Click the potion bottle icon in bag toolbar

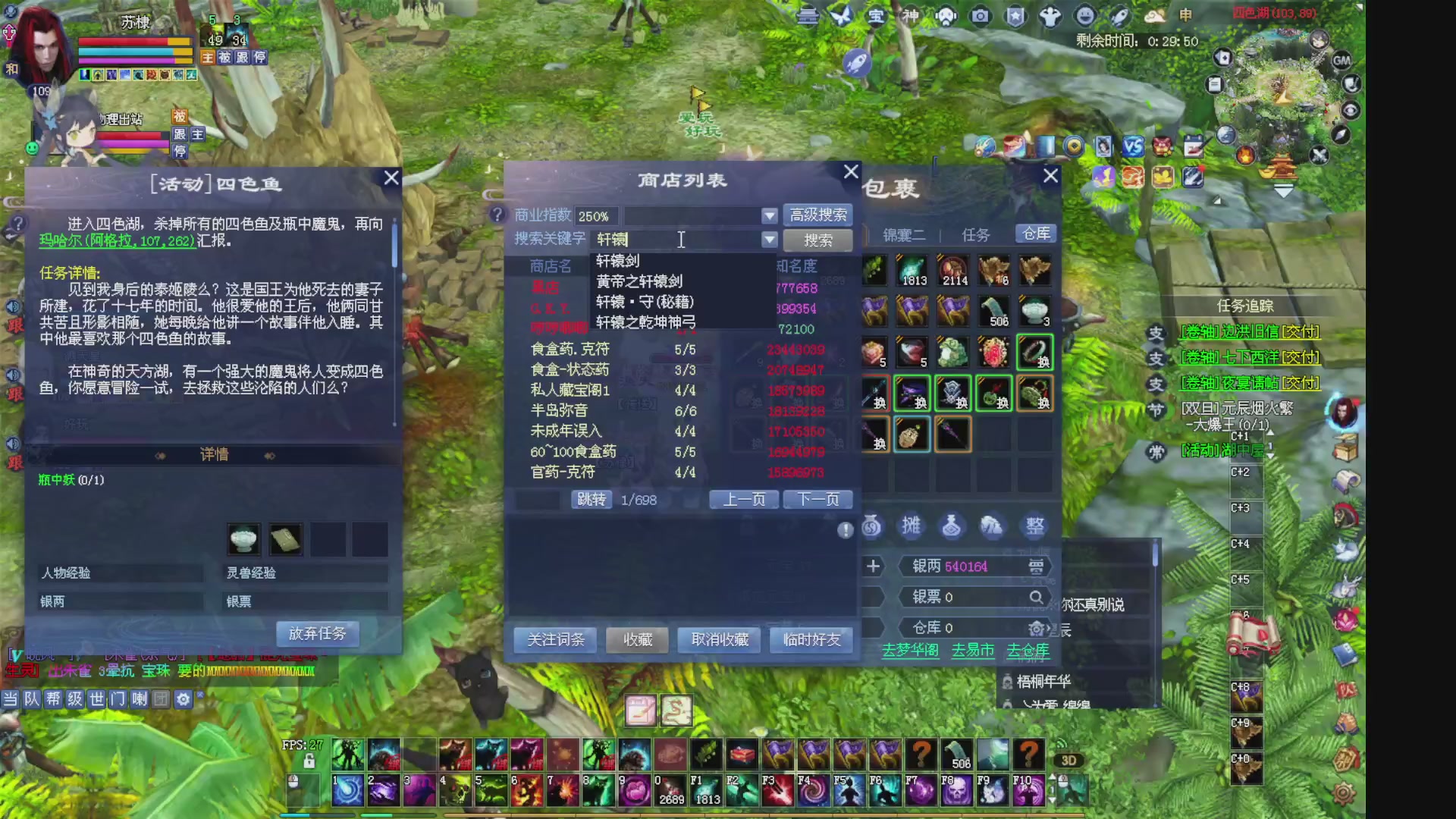[x=952, y=526]
